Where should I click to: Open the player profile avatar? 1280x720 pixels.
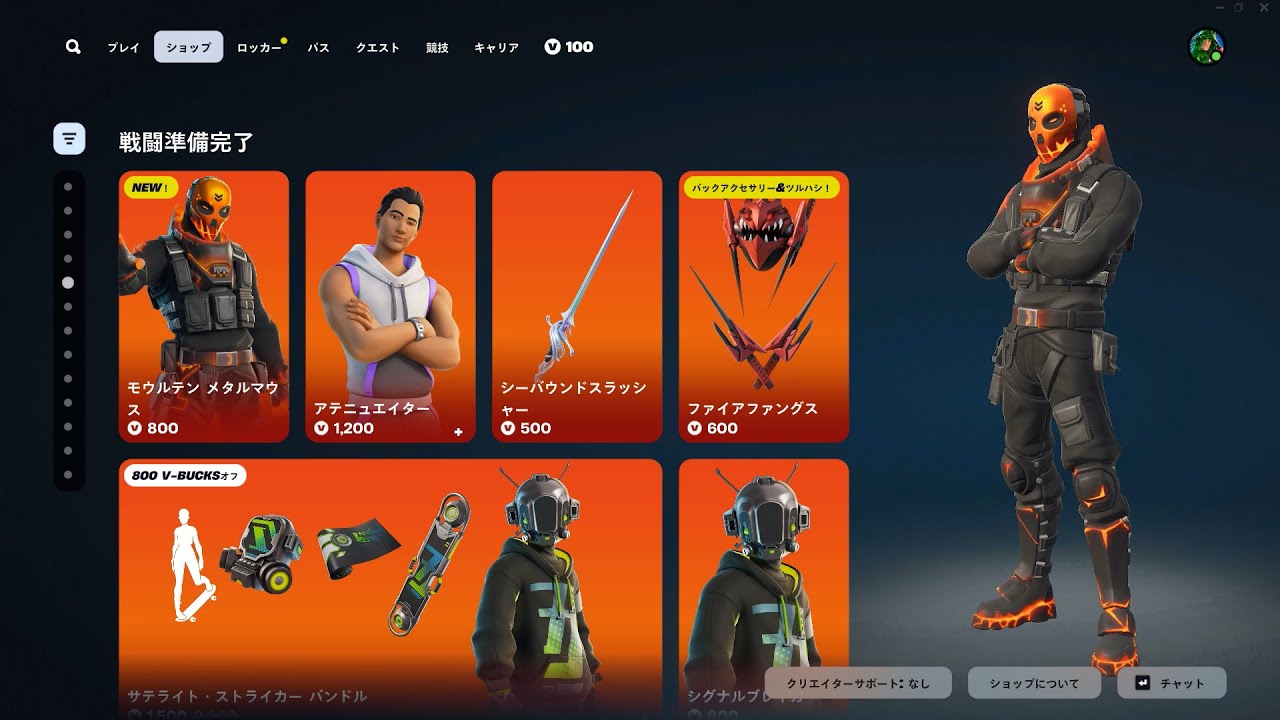click(x=1205, y=46)
